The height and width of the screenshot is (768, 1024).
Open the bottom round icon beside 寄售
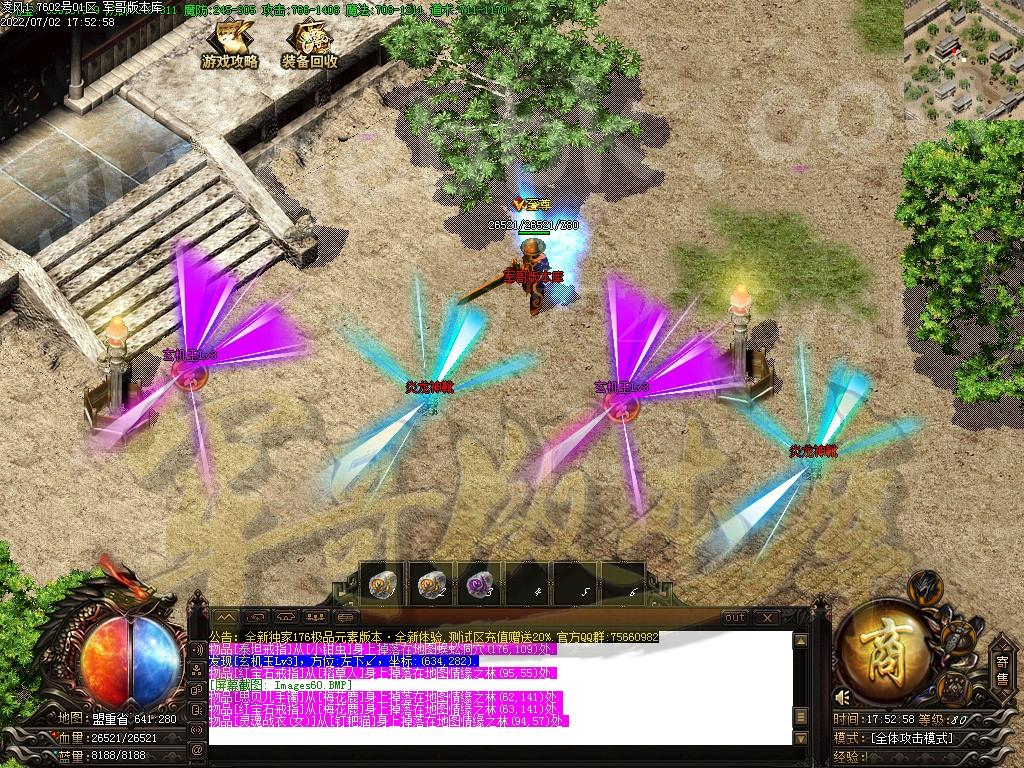[x=956, y=689]
